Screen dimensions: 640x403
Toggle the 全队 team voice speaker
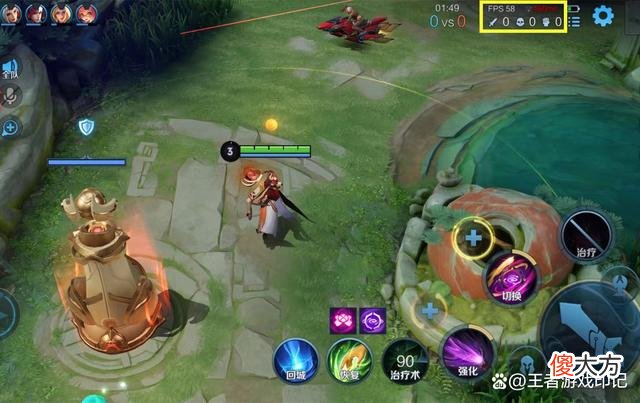[10, 69]
